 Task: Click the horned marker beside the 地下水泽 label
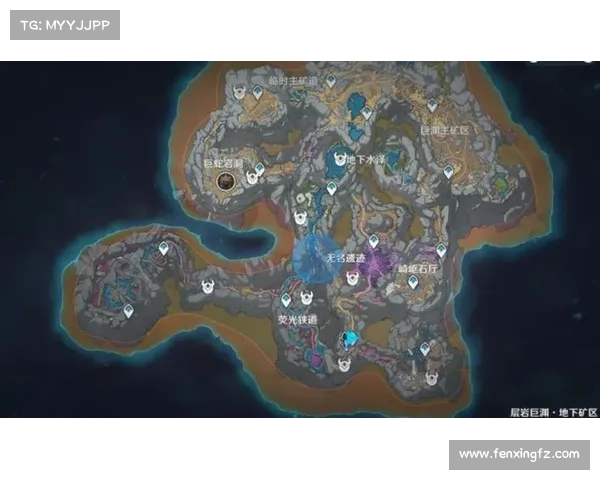point(342,159)
